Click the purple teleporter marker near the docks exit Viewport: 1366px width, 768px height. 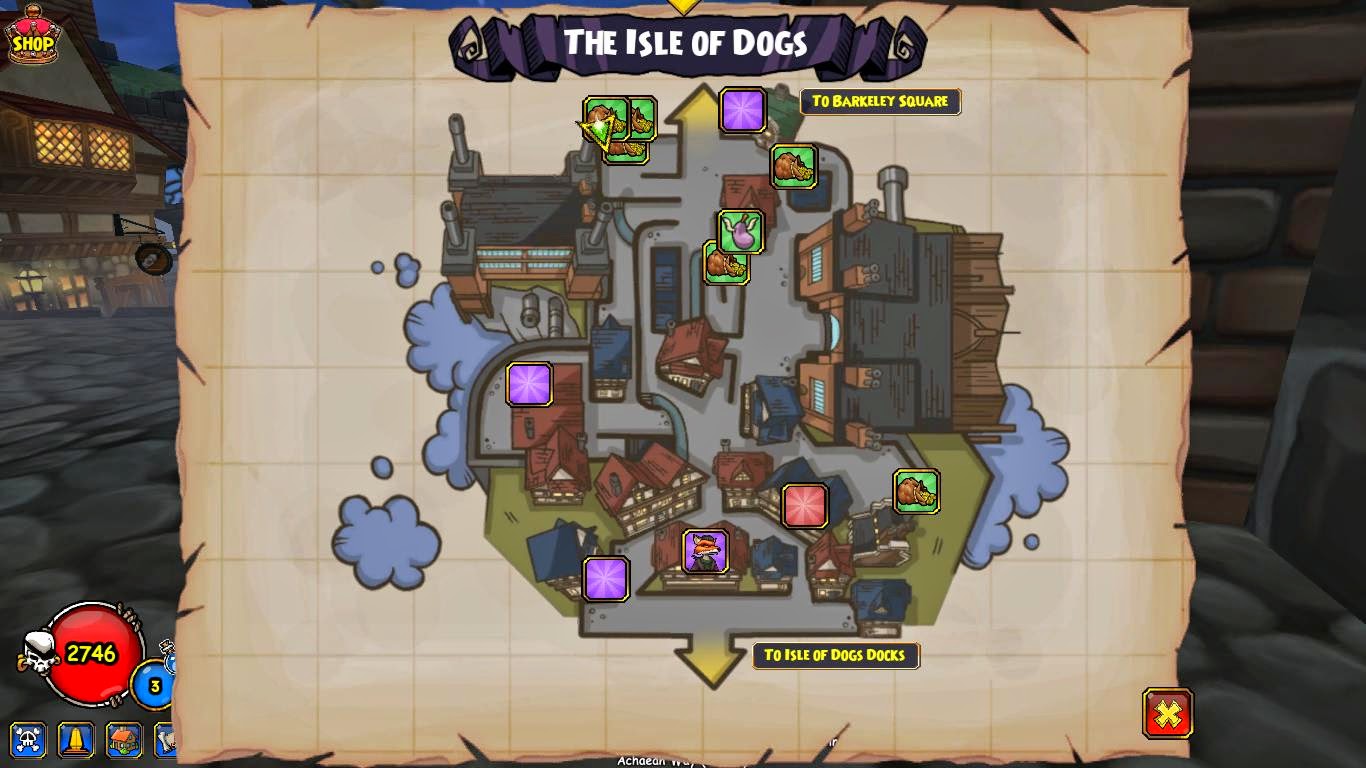click(x=606, y=578)
